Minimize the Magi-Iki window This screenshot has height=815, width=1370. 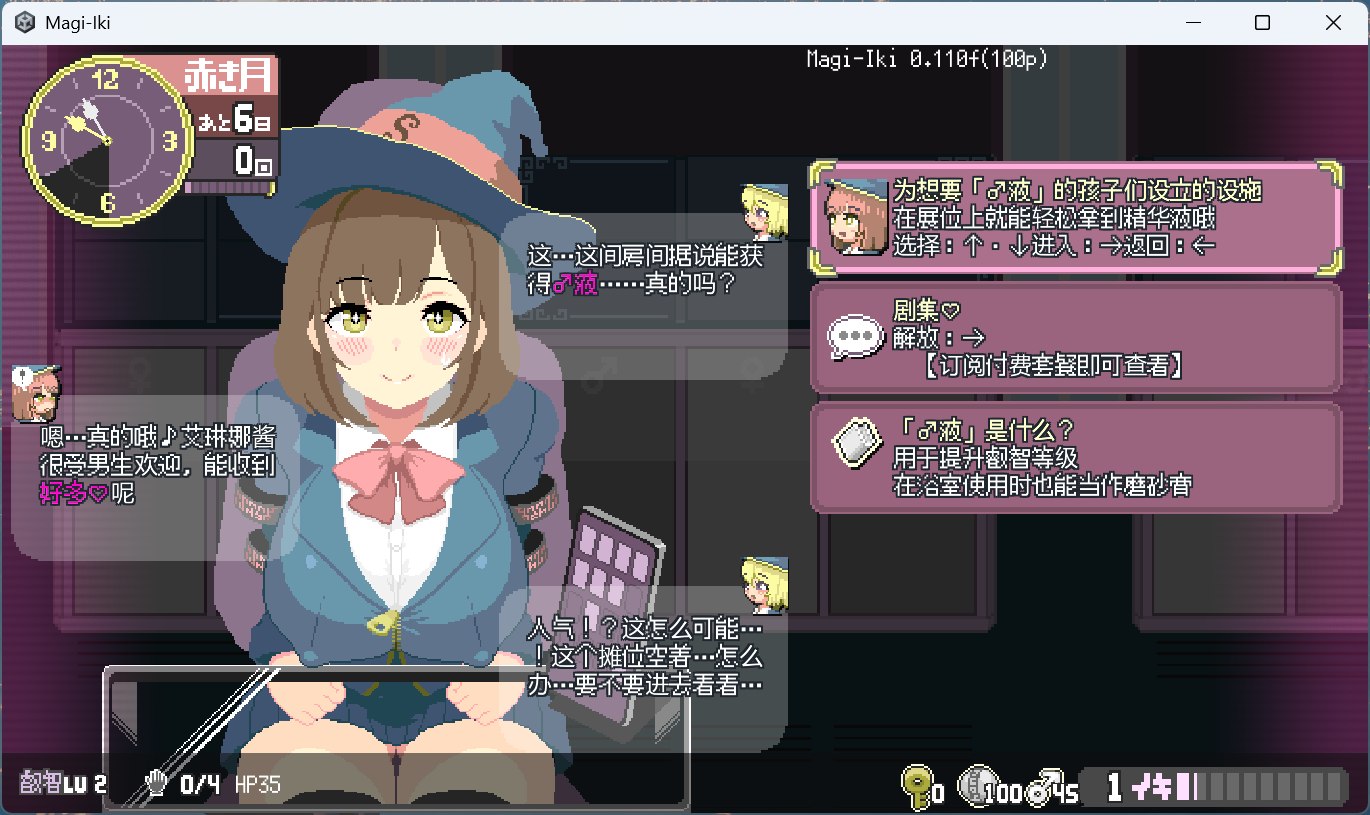[x=1194, y=22]
